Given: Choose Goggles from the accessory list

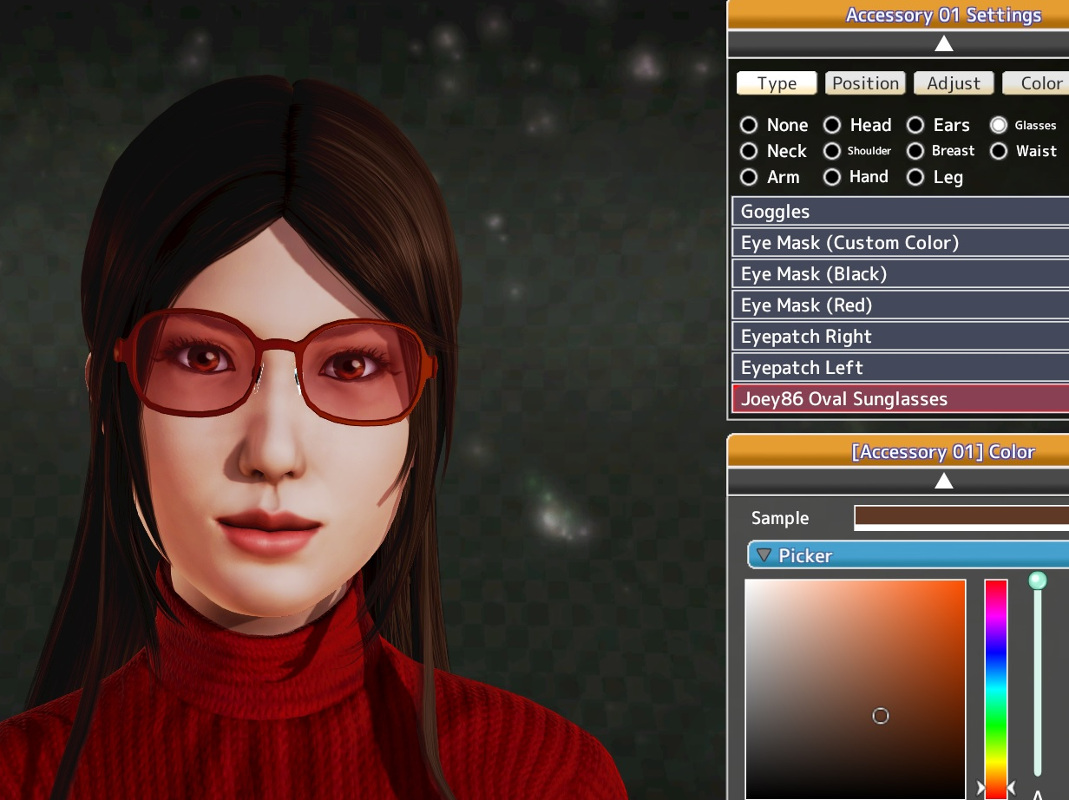Looking at the screenshot, I should click(900, 211).
